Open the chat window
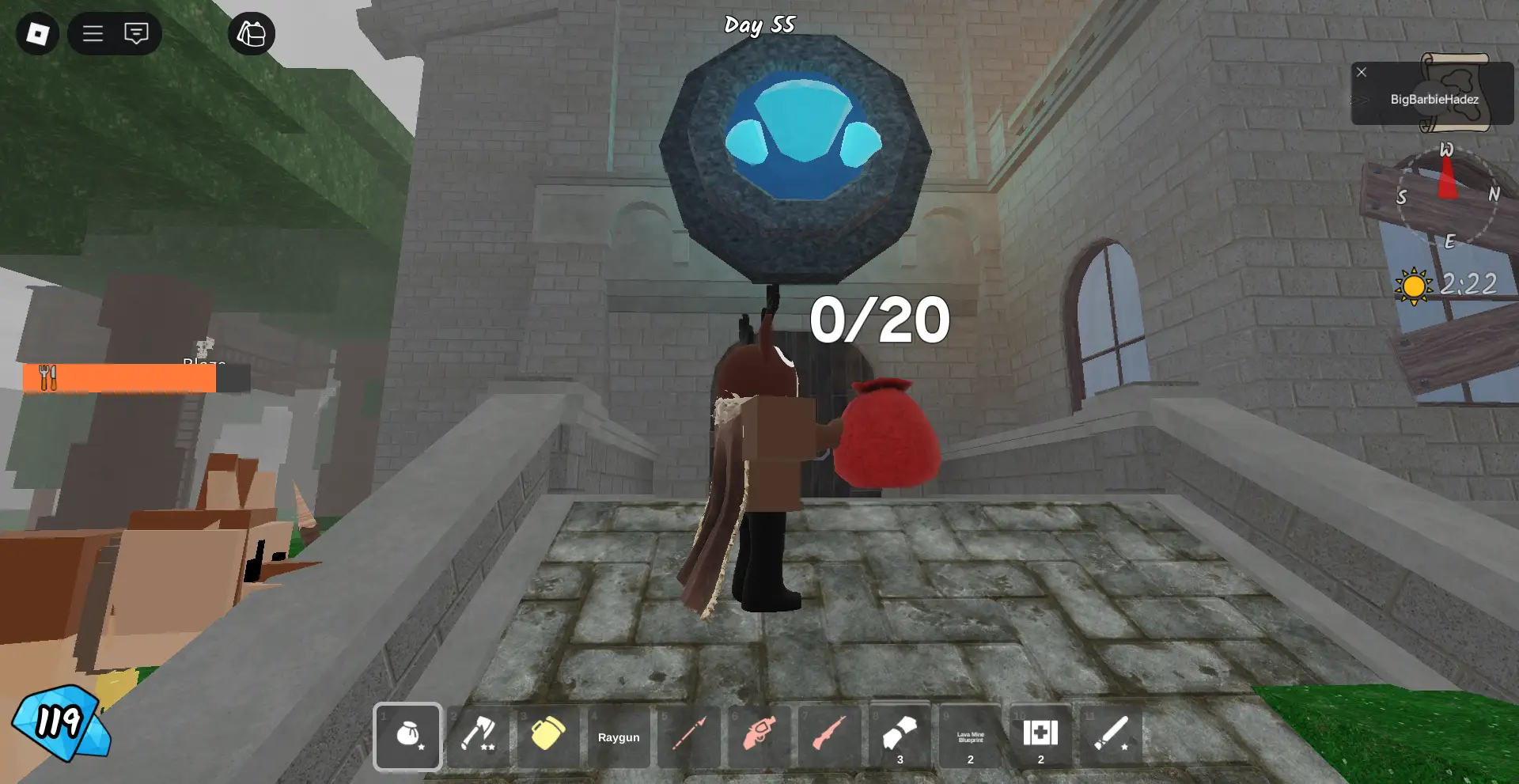The height and width of the screenshot is (784, 1519). (135, 33)
